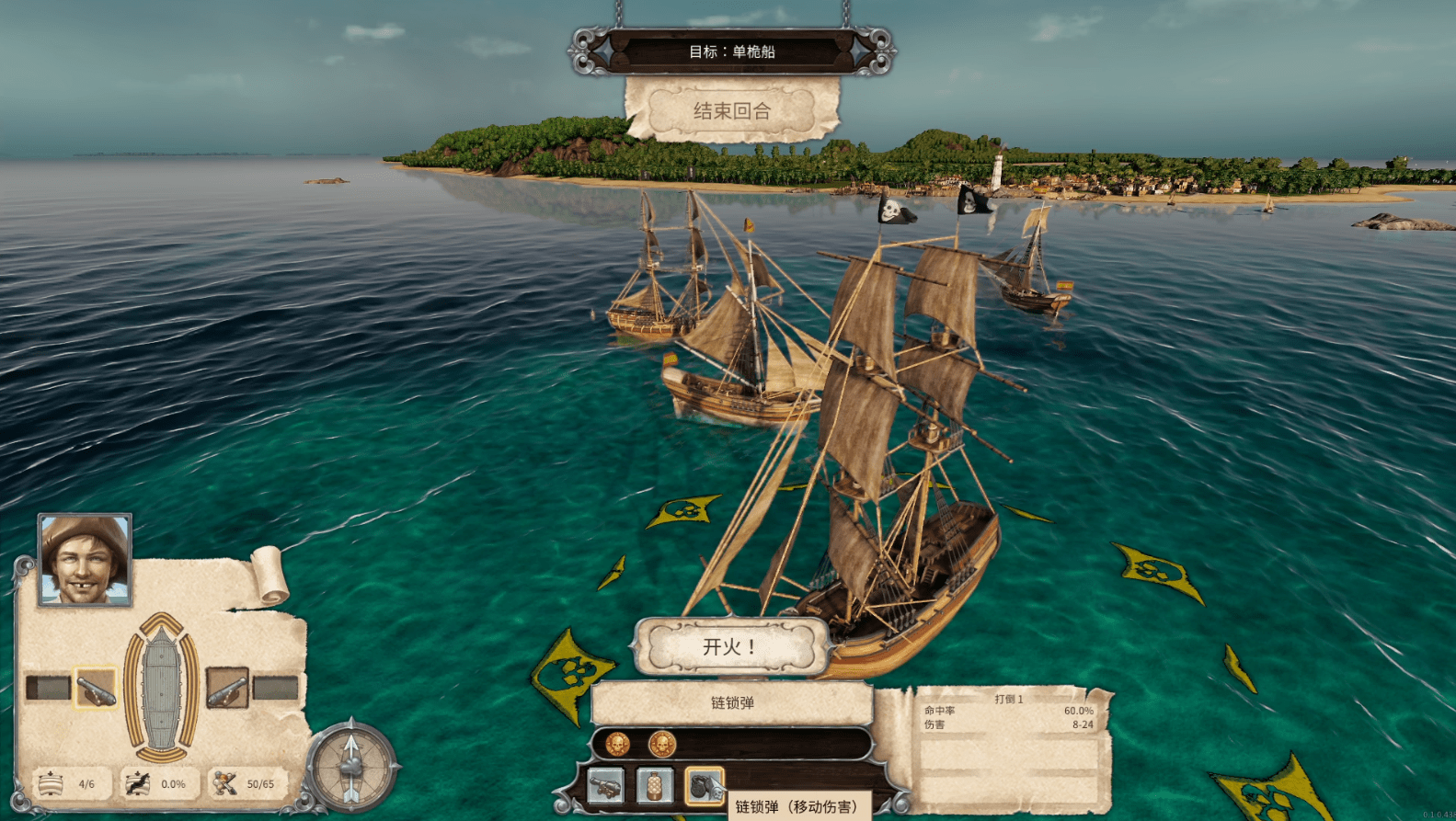Screen dimensions: 1456x821
Task: Click the boarding flag icon at 0.0%
Action: [x=139, y=784]
